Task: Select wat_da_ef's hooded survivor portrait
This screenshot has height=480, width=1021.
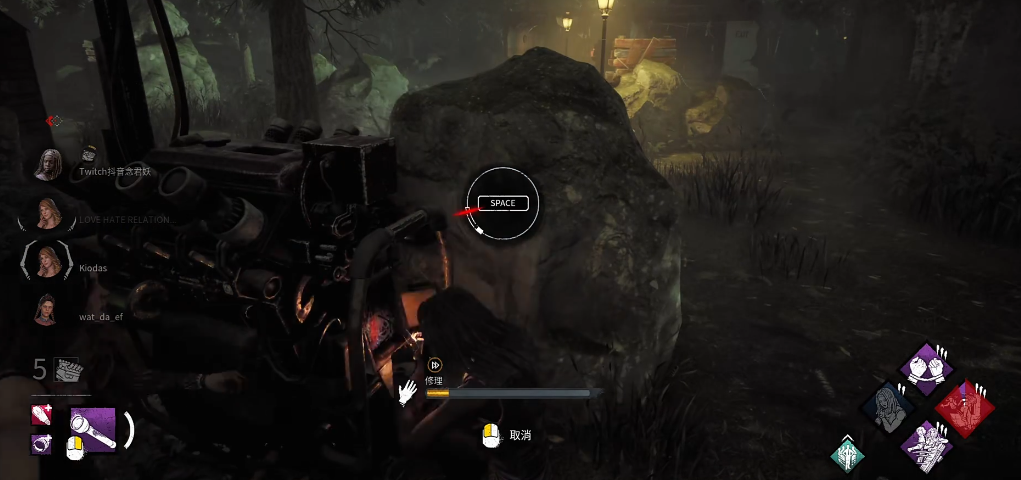Action: coord(47,311)
